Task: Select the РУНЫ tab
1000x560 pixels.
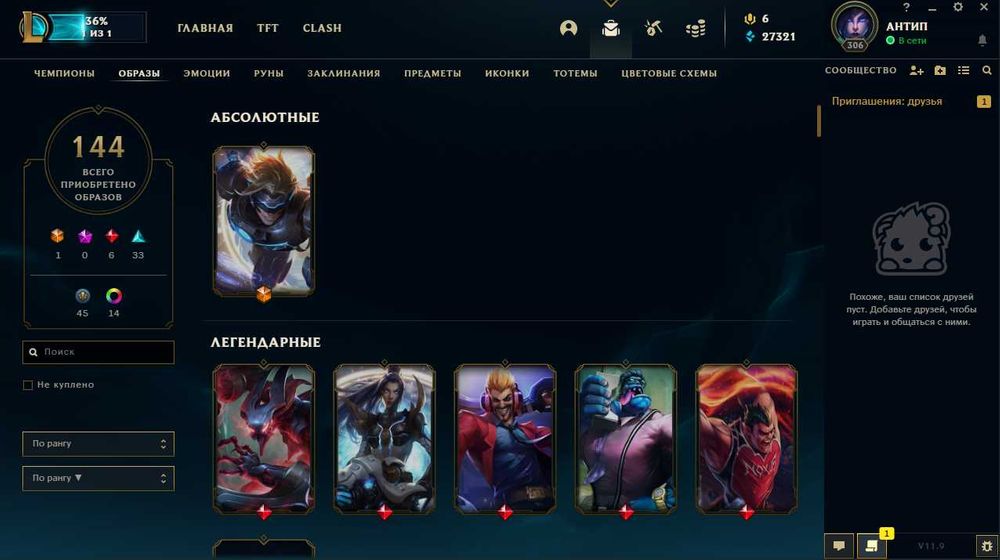Action: pyautogui.click(x=269, y=73)
